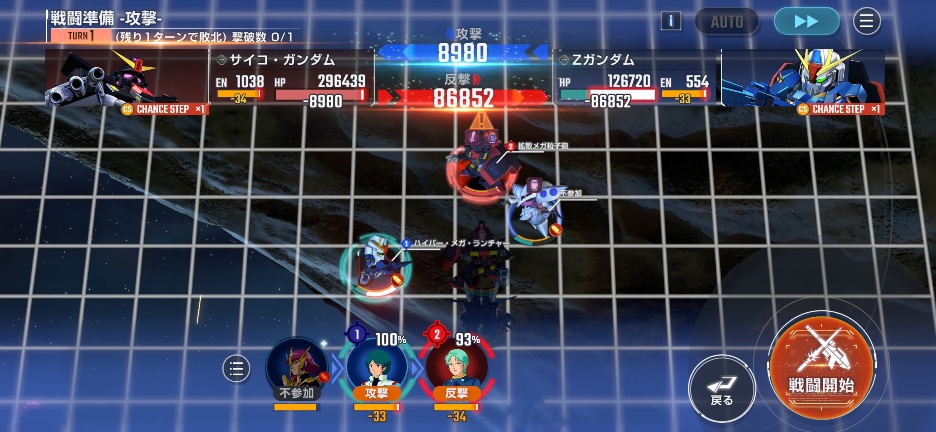Open the info panel icon
936x432 pixels.
click(671, 21)
